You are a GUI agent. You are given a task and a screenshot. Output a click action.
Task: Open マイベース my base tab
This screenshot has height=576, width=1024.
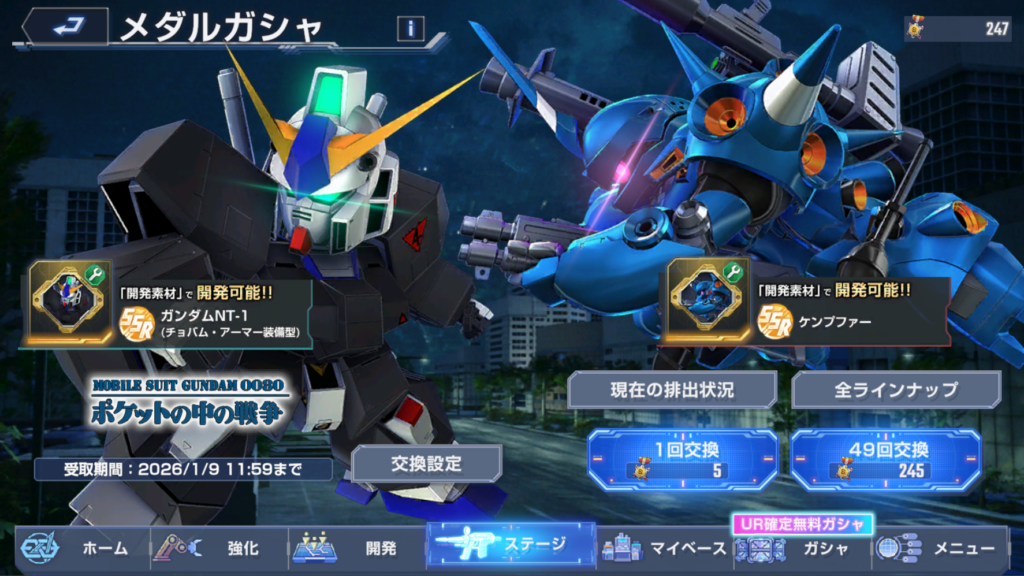click(665, 547)
